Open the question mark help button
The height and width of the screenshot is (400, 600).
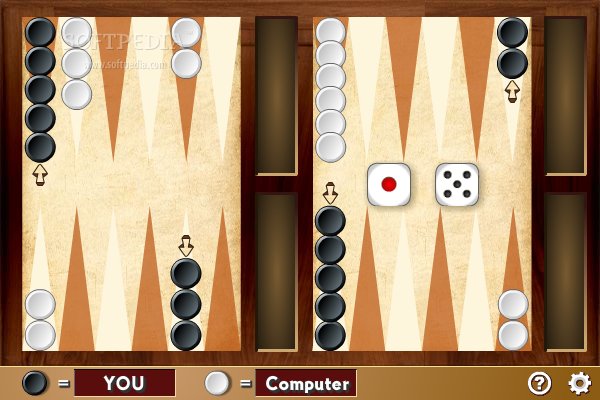[540, 382]
